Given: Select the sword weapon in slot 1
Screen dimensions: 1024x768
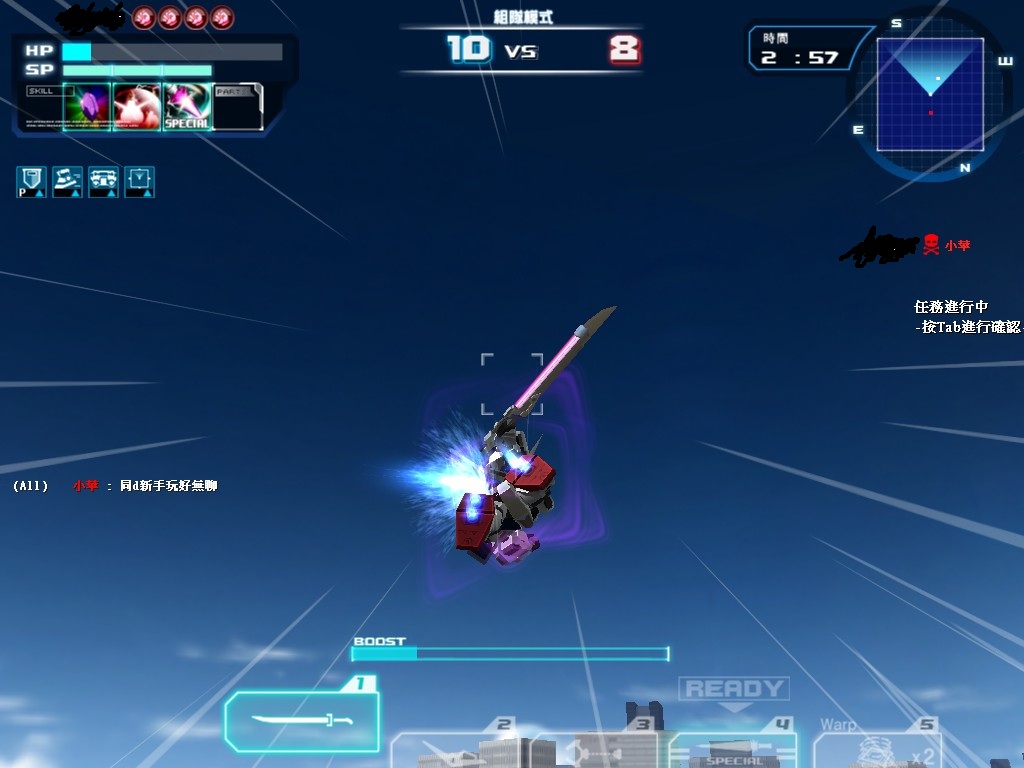Looking at the screenshot, I should (x=302, y=720).
